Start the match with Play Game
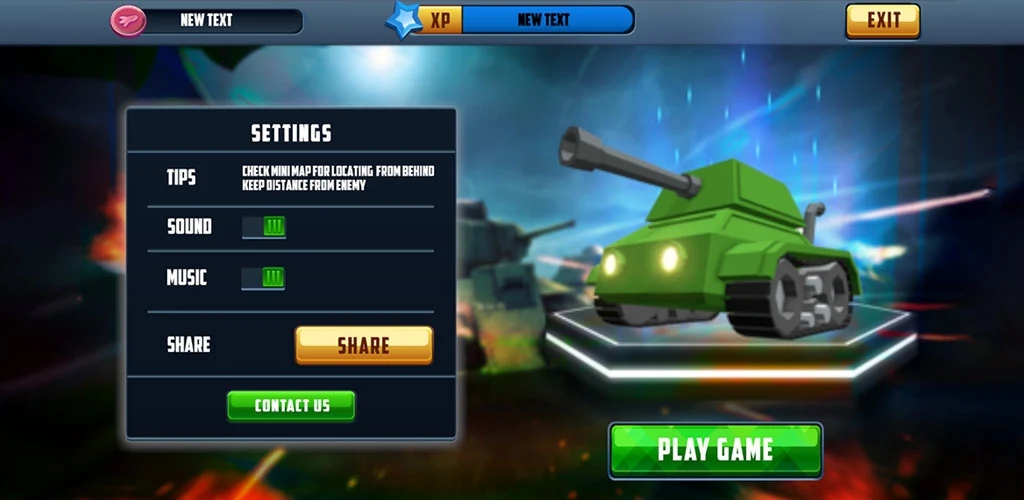1024x500 pixels. tap(715, 450)
